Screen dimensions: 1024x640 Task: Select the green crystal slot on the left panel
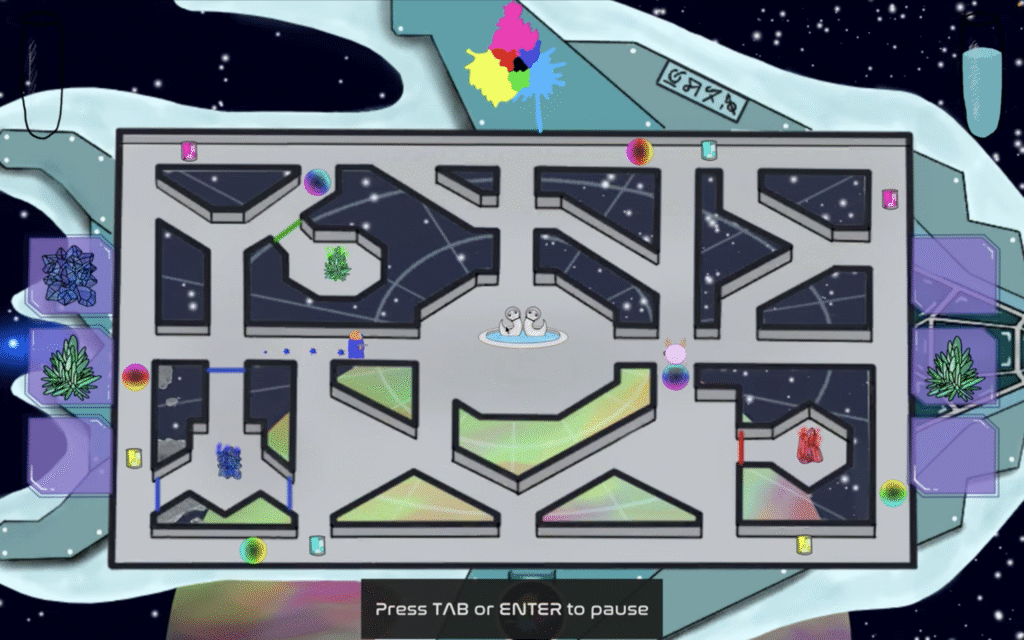(69, 367)
